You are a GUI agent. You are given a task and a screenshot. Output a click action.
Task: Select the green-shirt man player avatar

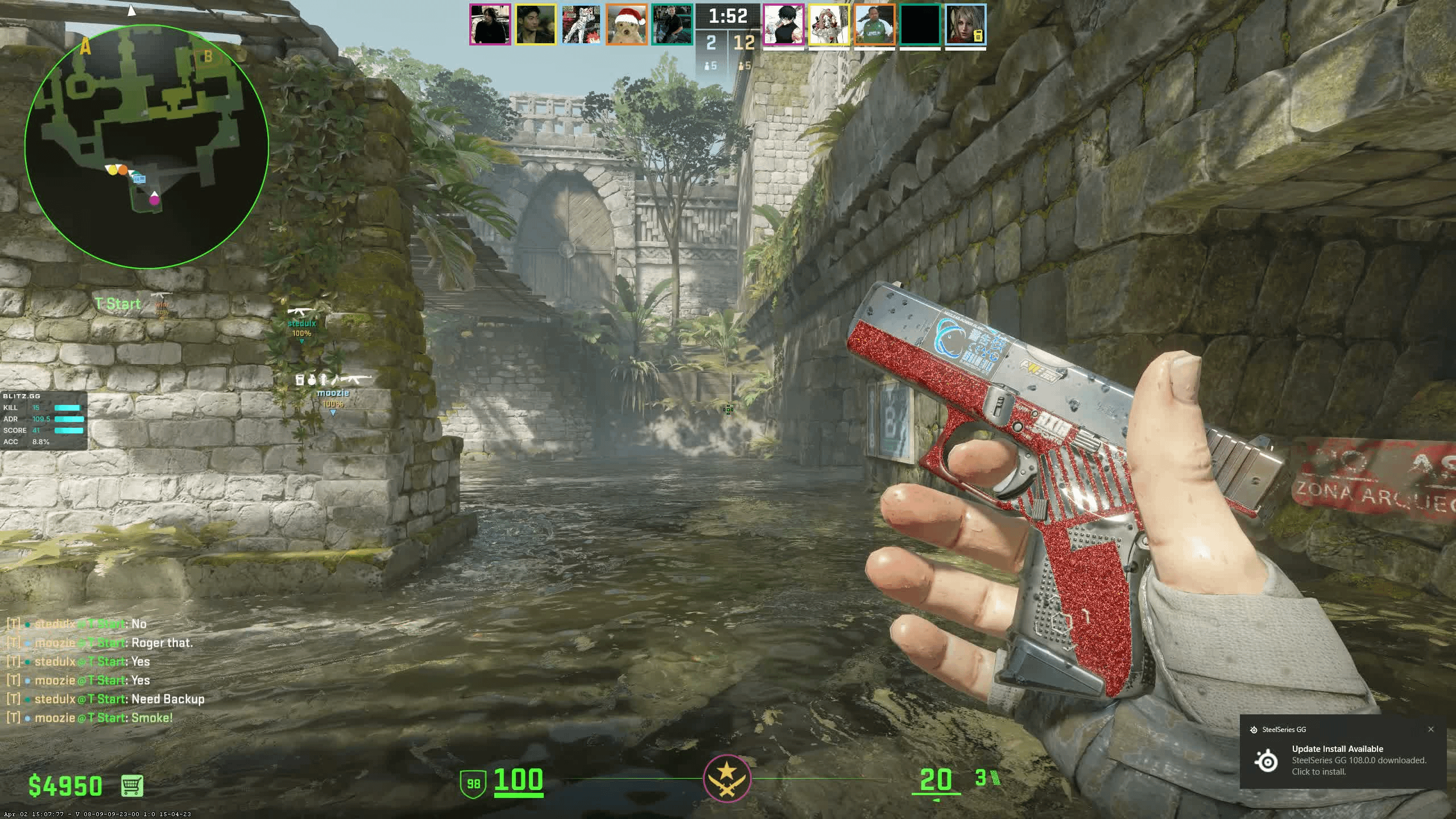[875, 24]
